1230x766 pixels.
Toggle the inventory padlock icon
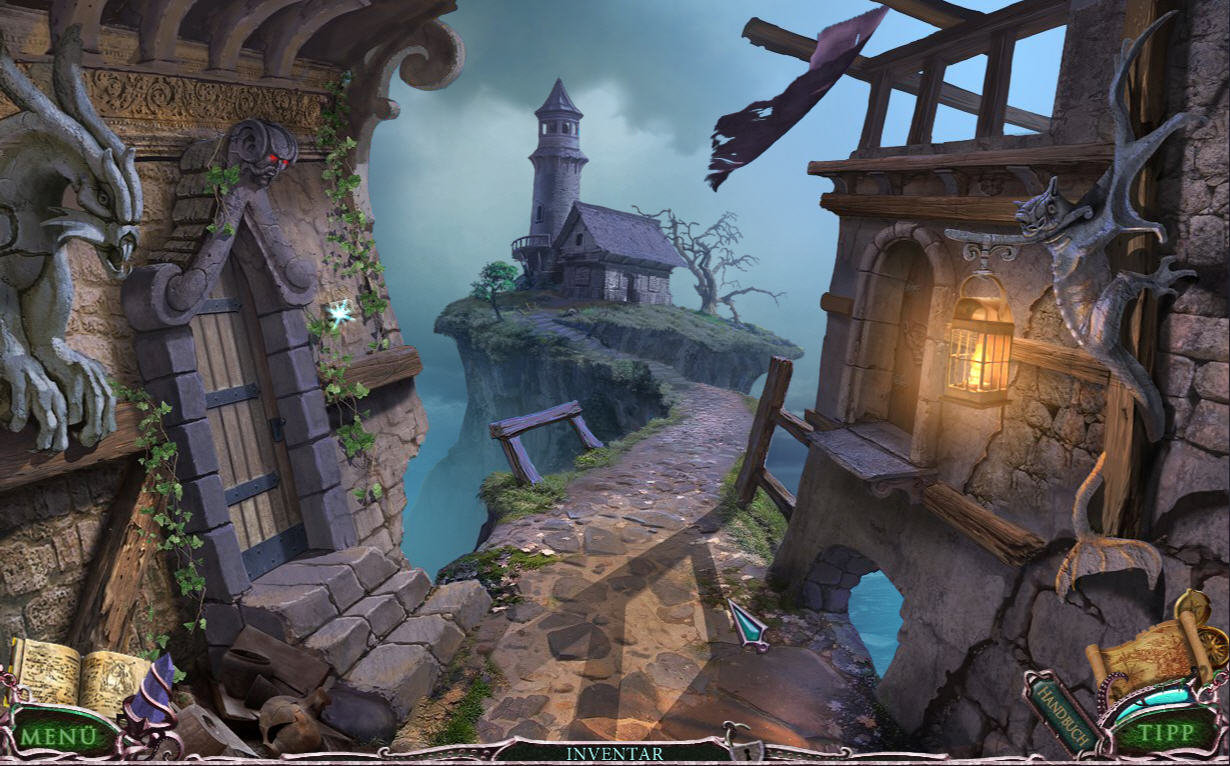click(x=740, y=744)
